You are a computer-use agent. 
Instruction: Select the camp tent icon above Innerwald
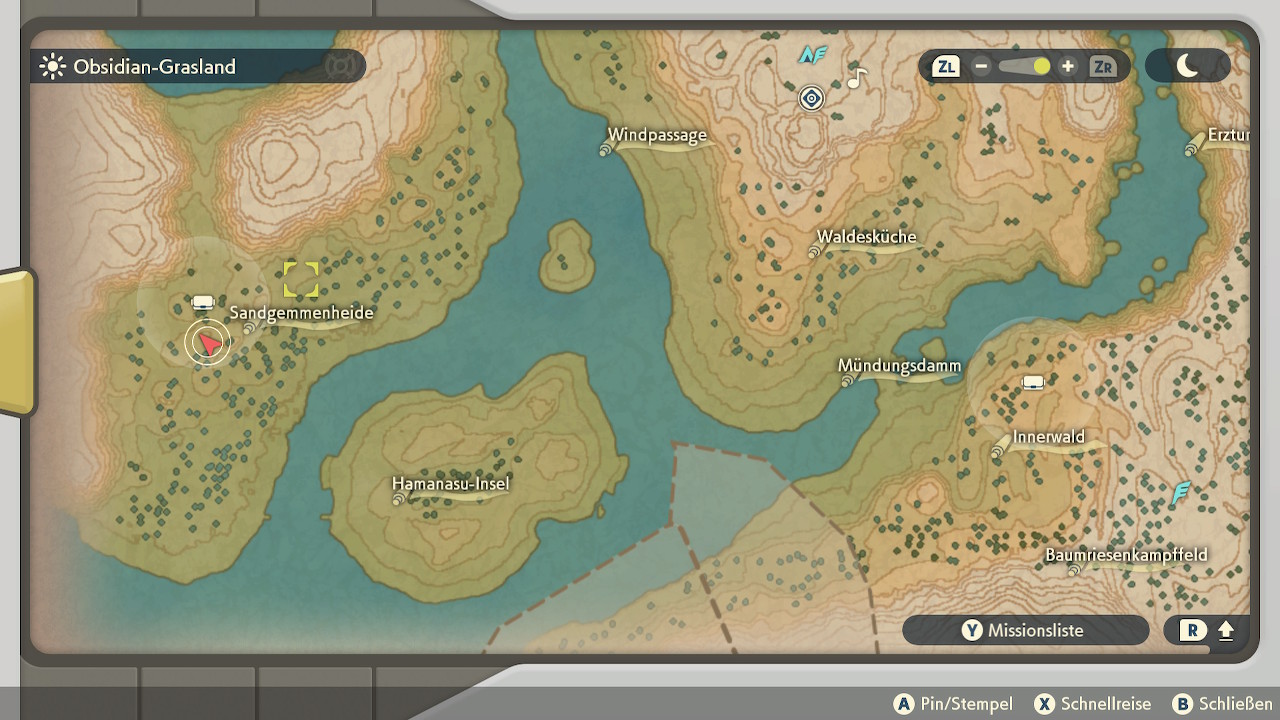click(1032, 383)
